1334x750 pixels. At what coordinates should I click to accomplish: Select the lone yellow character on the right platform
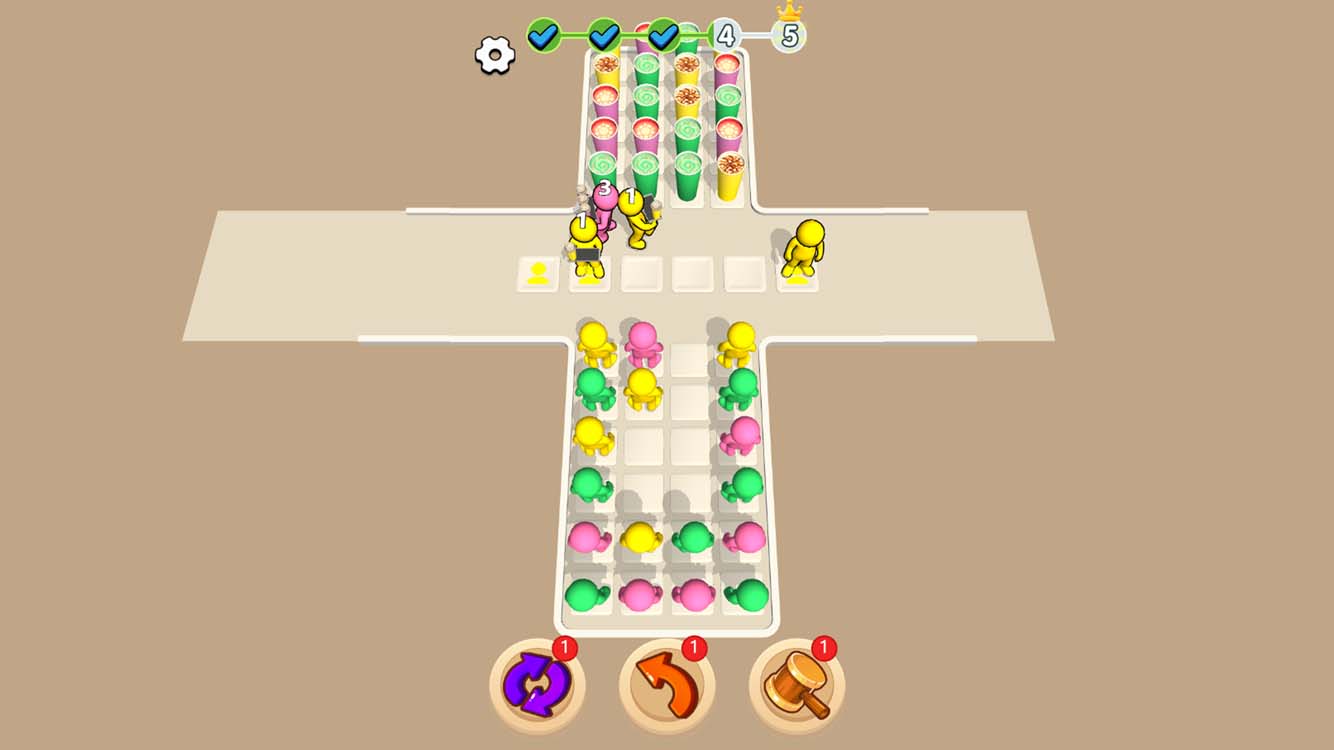(801, 245)
